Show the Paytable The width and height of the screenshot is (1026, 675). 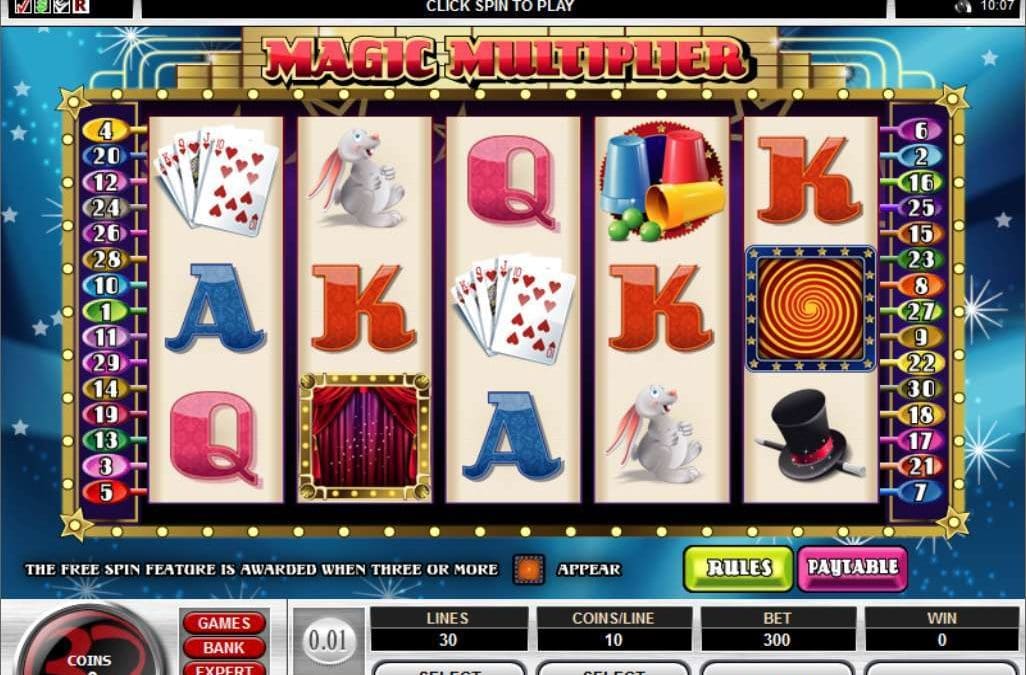pyautogui.click(x=852, y=567)
